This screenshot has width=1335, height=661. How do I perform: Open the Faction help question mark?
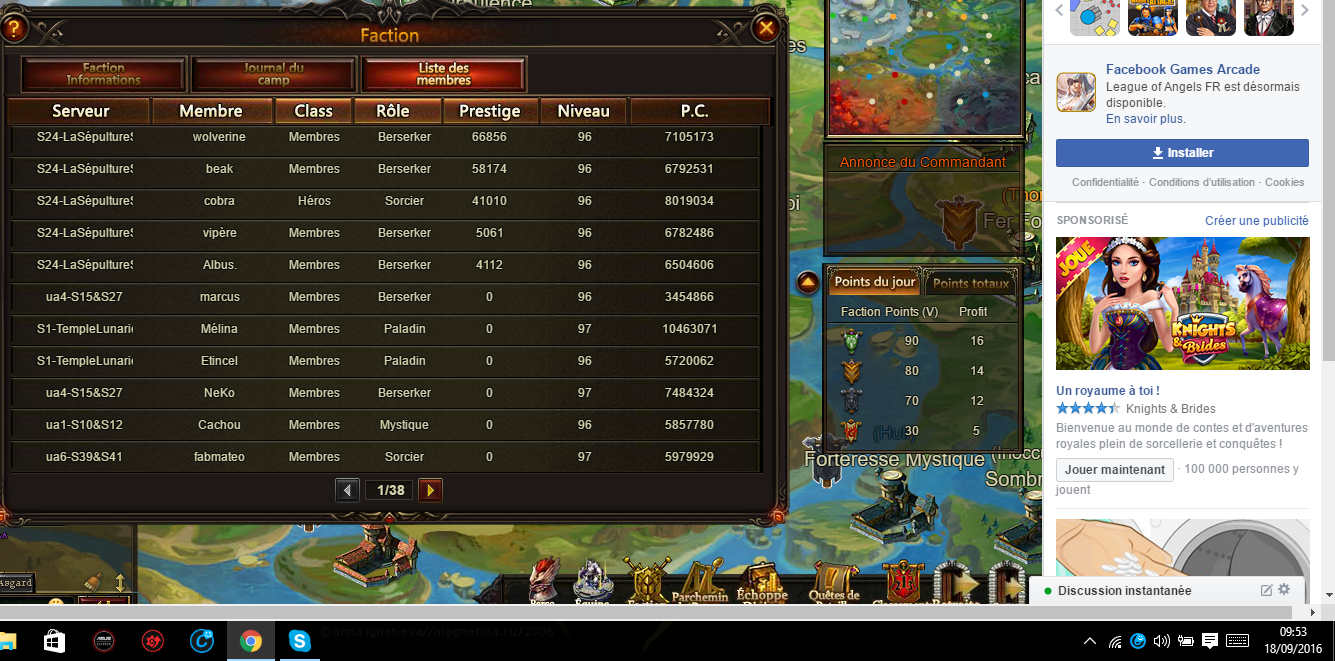pyautogui.click(x=12, y=28)
